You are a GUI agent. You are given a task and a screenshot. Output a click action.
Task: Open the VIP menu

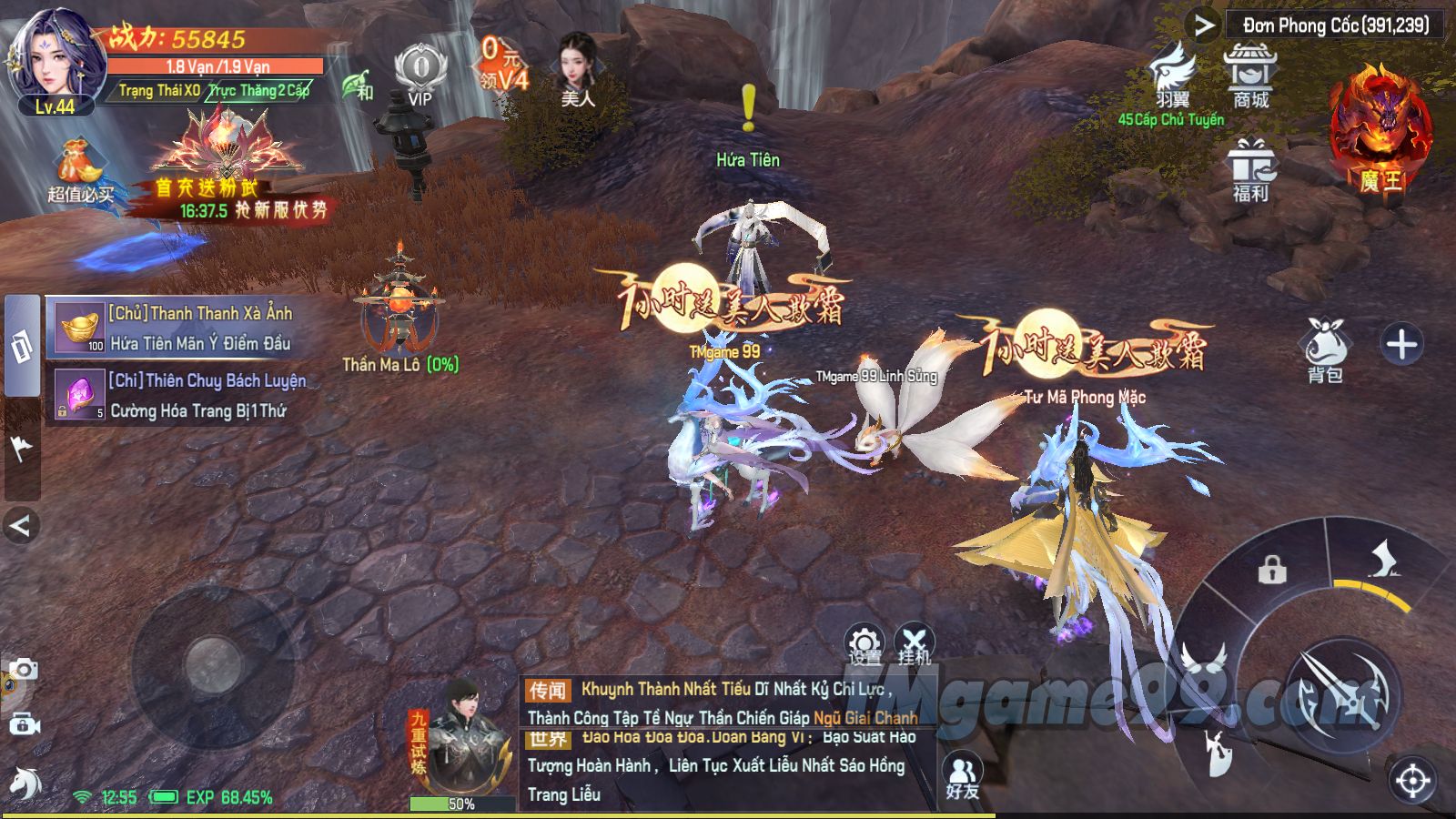point(420,75)
